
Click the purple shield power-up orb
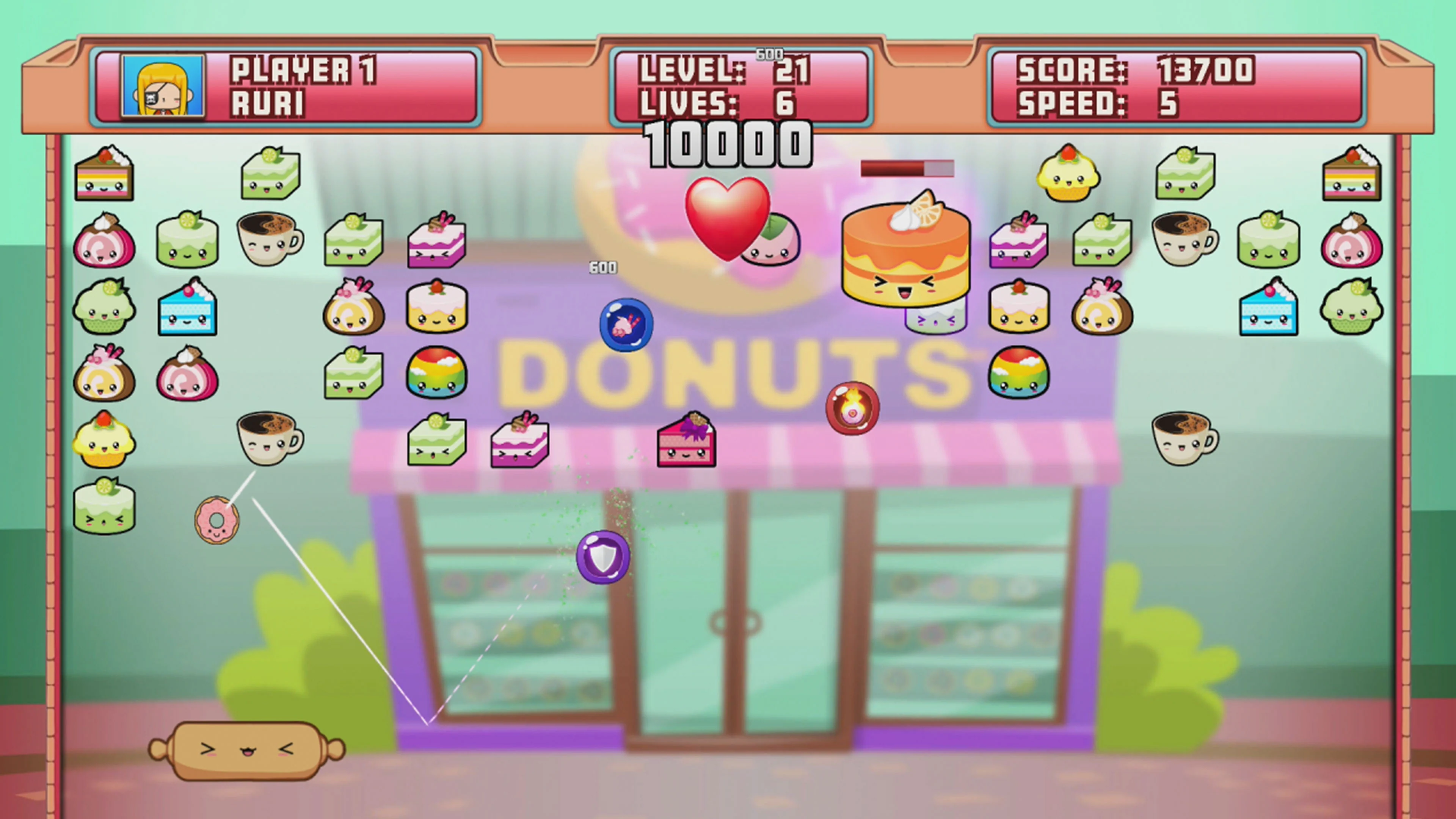(x=602, y=557)
